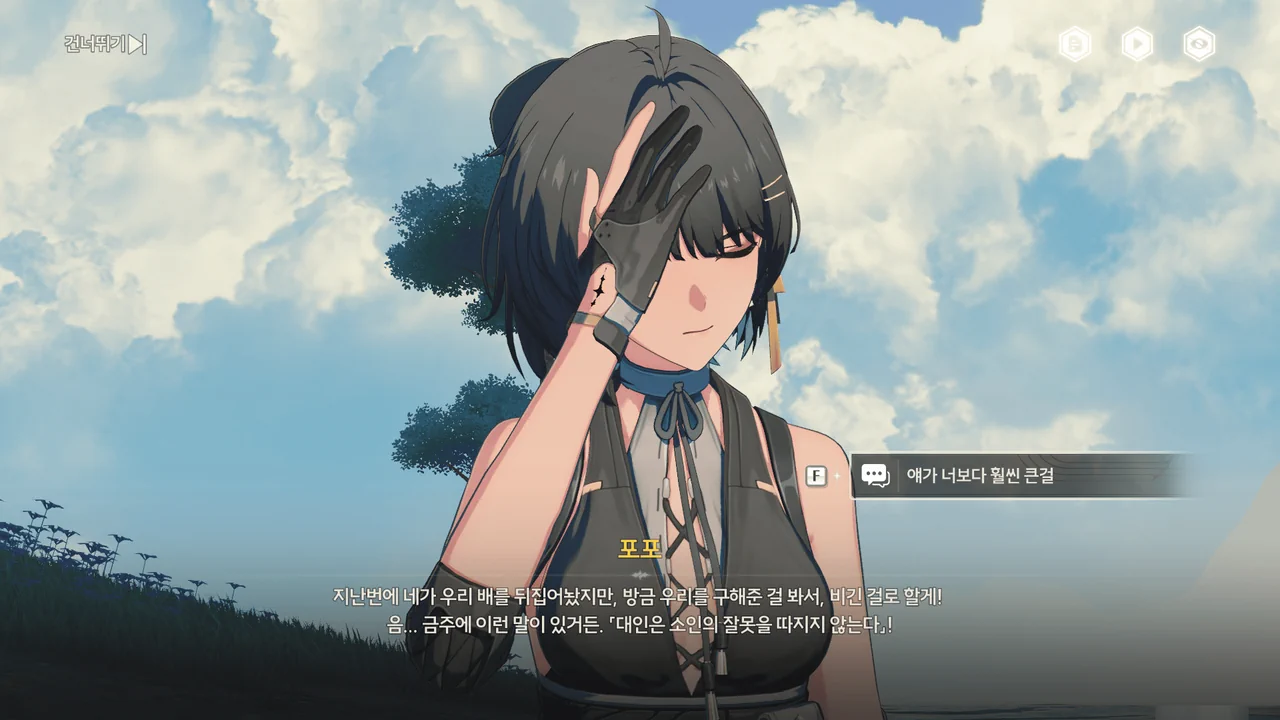Screen dimensions: 1280x720
Task: Open the dialogue history log icon
Action: click(1075, 44)
